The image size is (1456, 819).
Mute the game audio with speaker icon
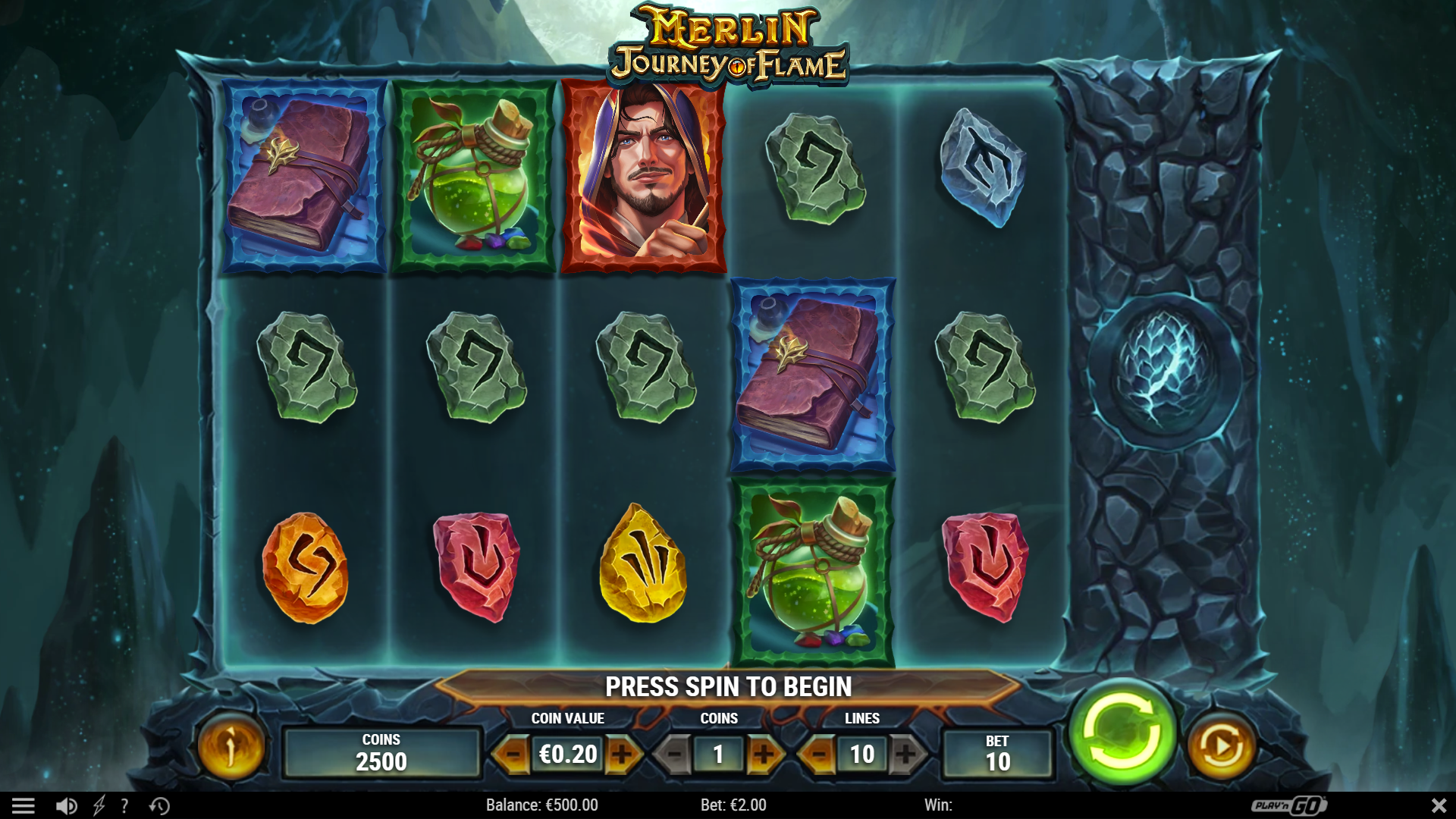tap(67, 805)
